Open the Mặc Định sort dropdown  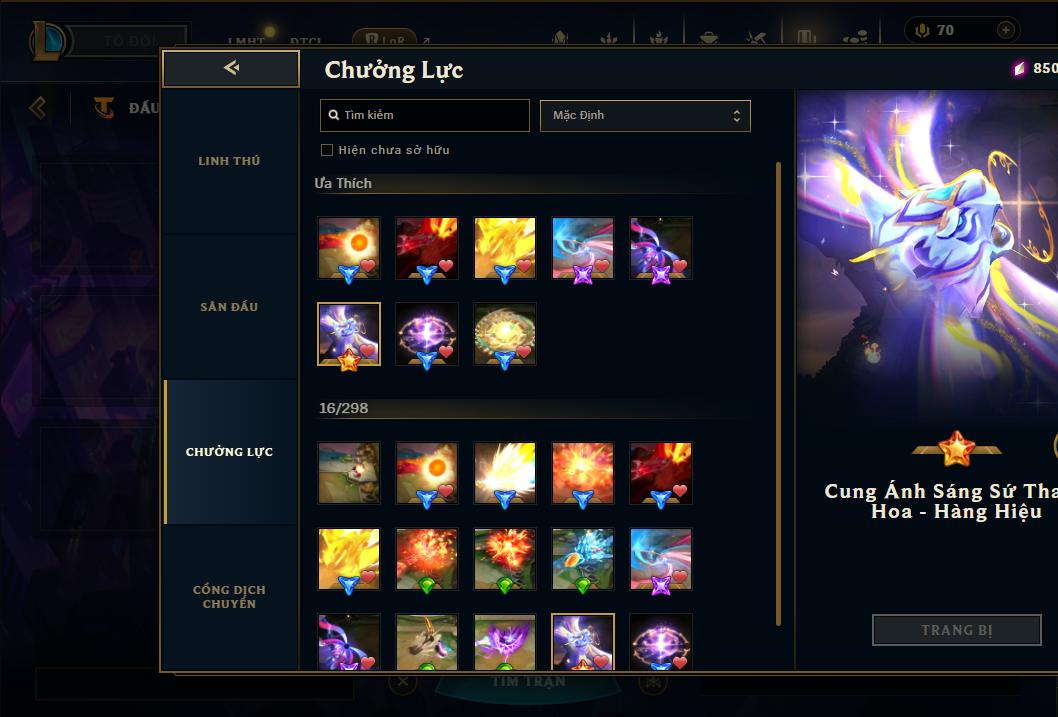(x=645, y=116)
